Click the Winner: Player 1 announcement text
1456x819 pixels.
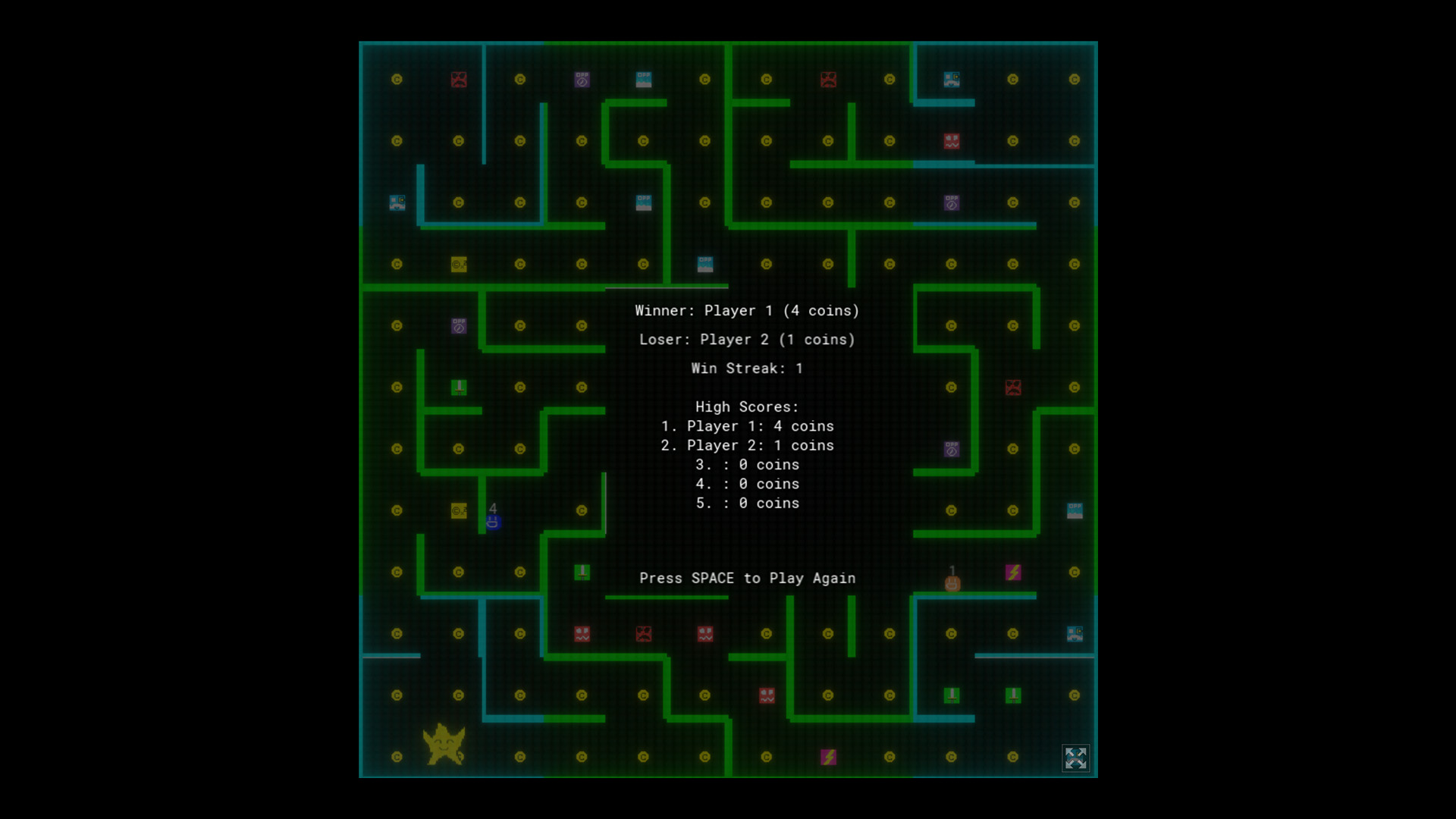pos(746,310)
